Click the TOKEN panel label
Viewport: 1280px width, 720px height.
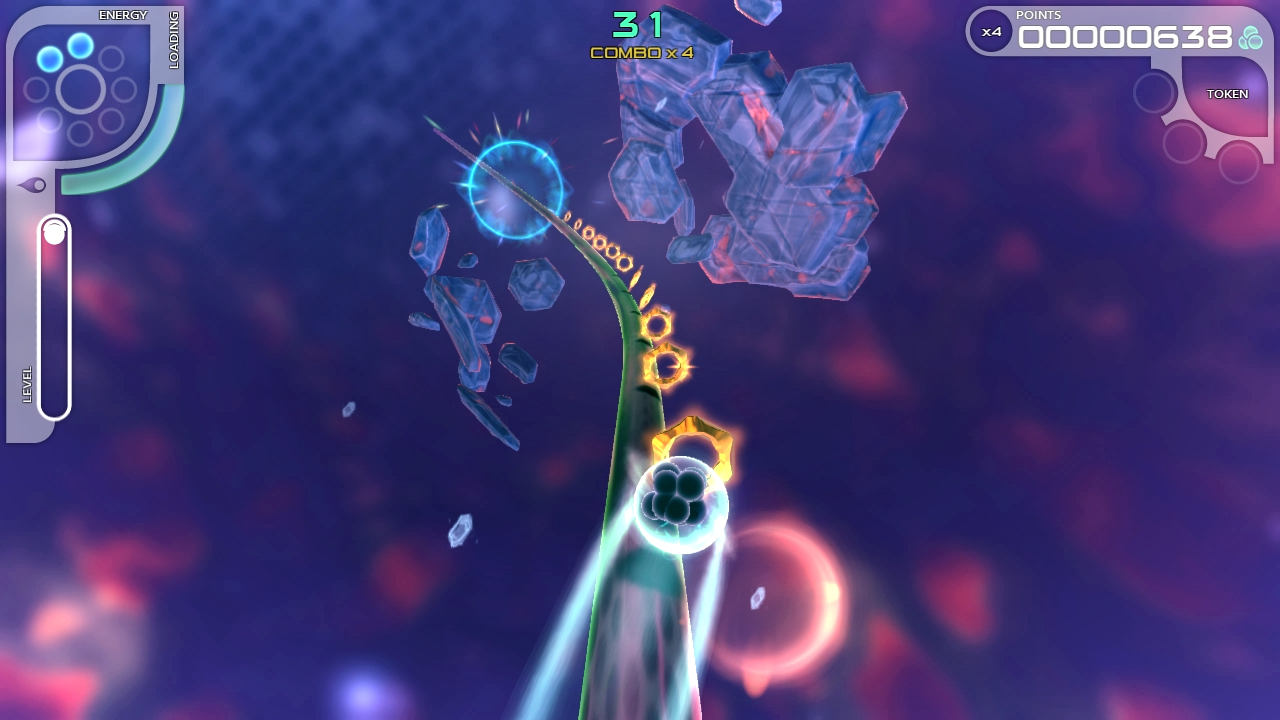(x=1228, y=93)
